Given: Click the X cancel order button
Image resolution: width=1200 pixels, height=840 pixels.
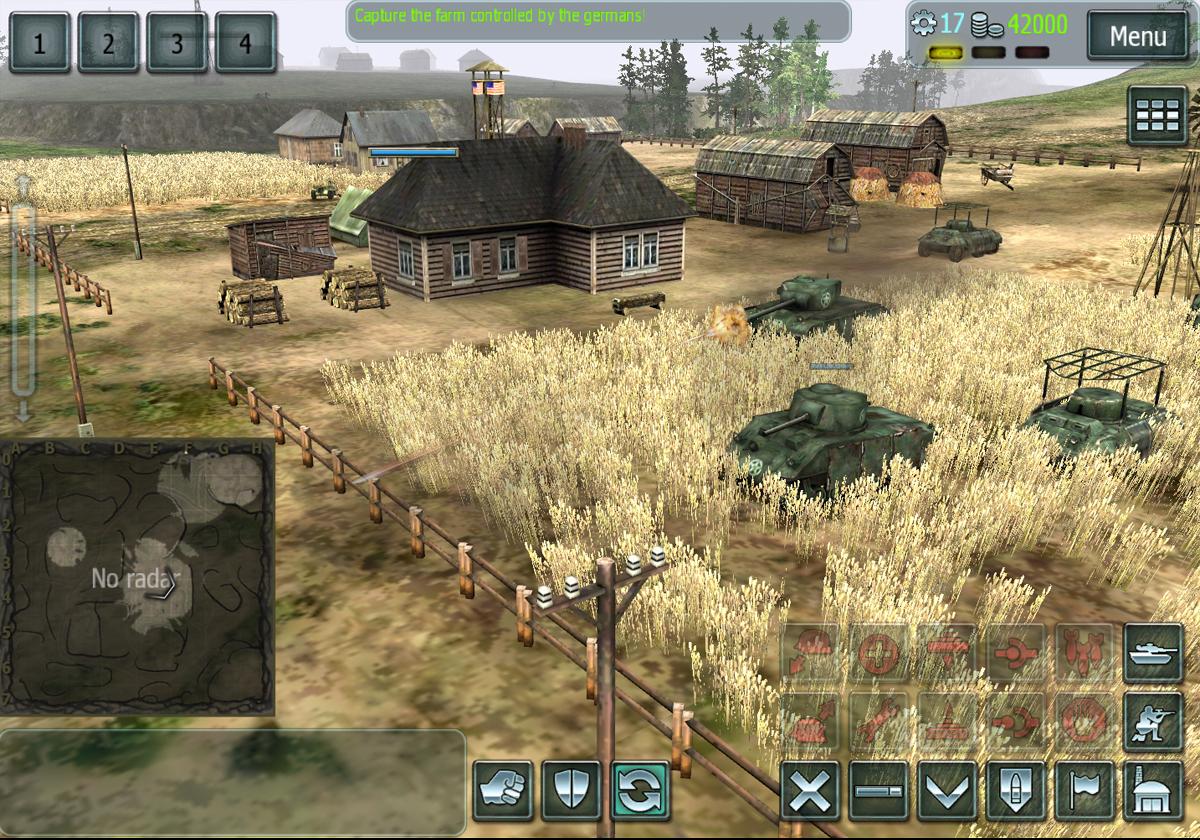Looking at the screenshot, I should pos(810,792).
